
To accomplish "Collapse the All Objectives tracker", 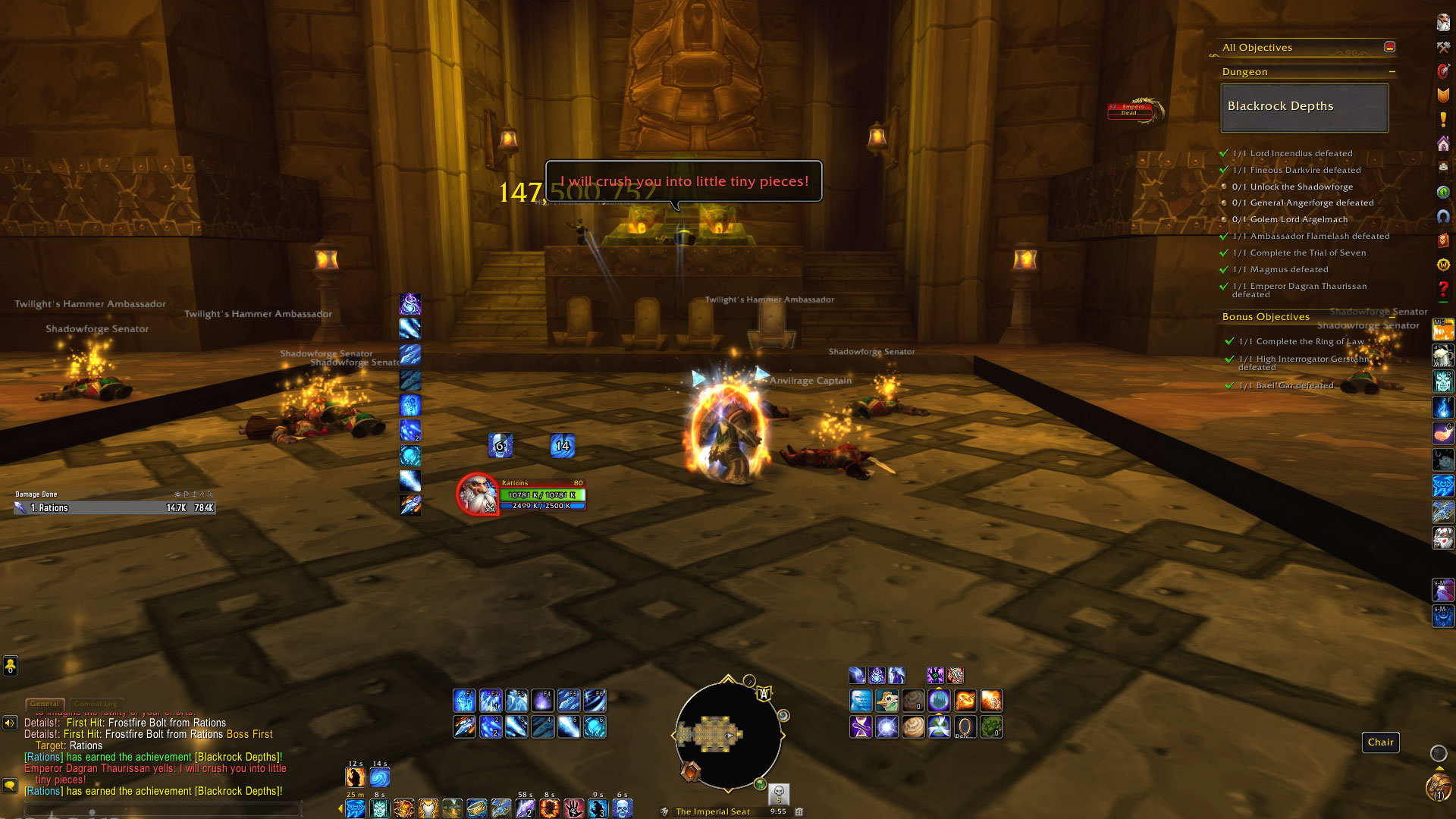I will pyautogui.click(x=1389, y=47).
